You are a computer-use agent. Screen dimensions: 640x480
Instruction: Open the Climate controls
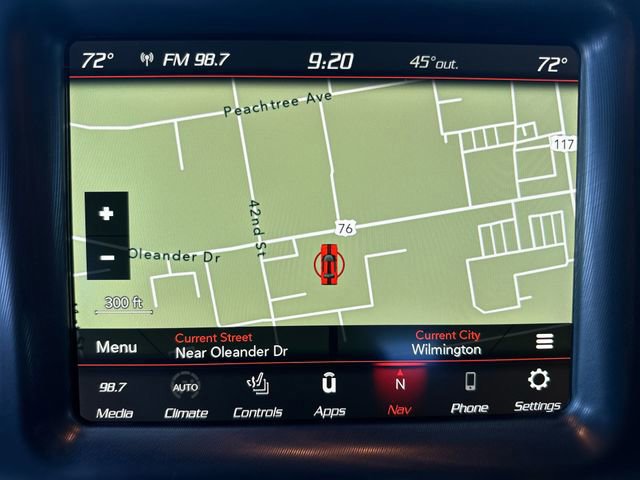[186, 397]
